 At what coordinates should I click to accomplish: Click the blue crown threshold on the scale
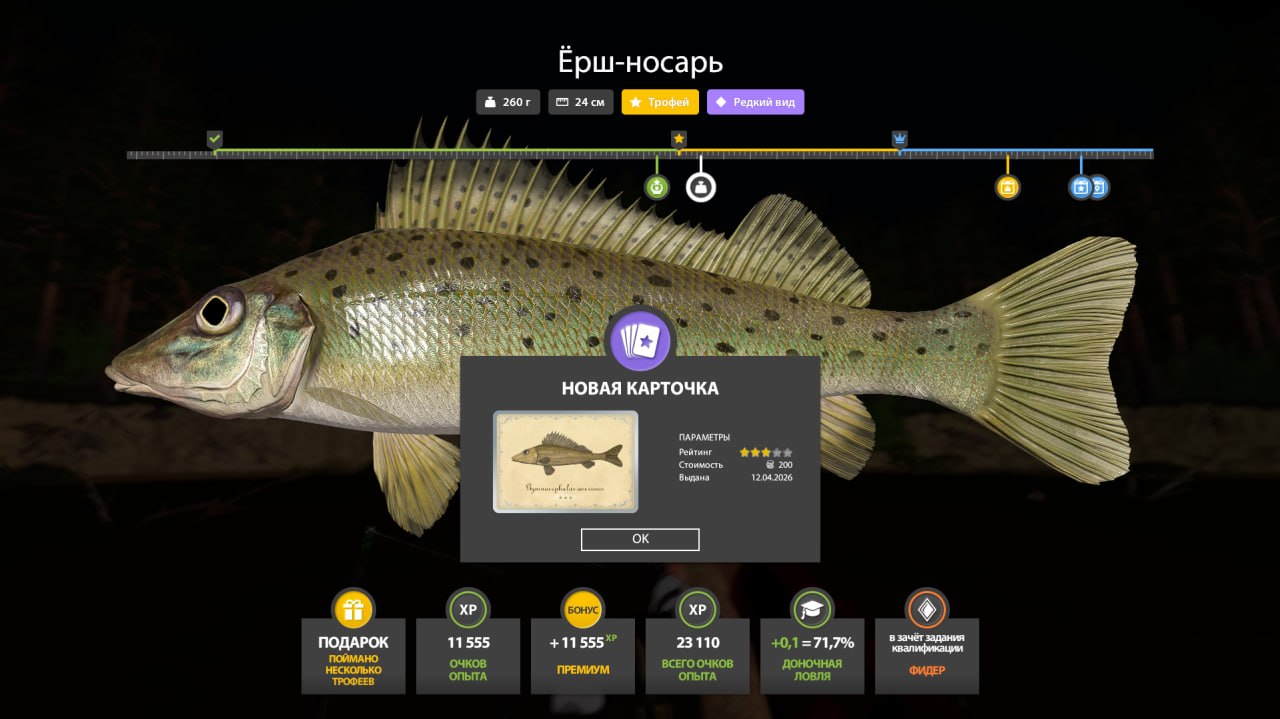click(x=899, y=139)
